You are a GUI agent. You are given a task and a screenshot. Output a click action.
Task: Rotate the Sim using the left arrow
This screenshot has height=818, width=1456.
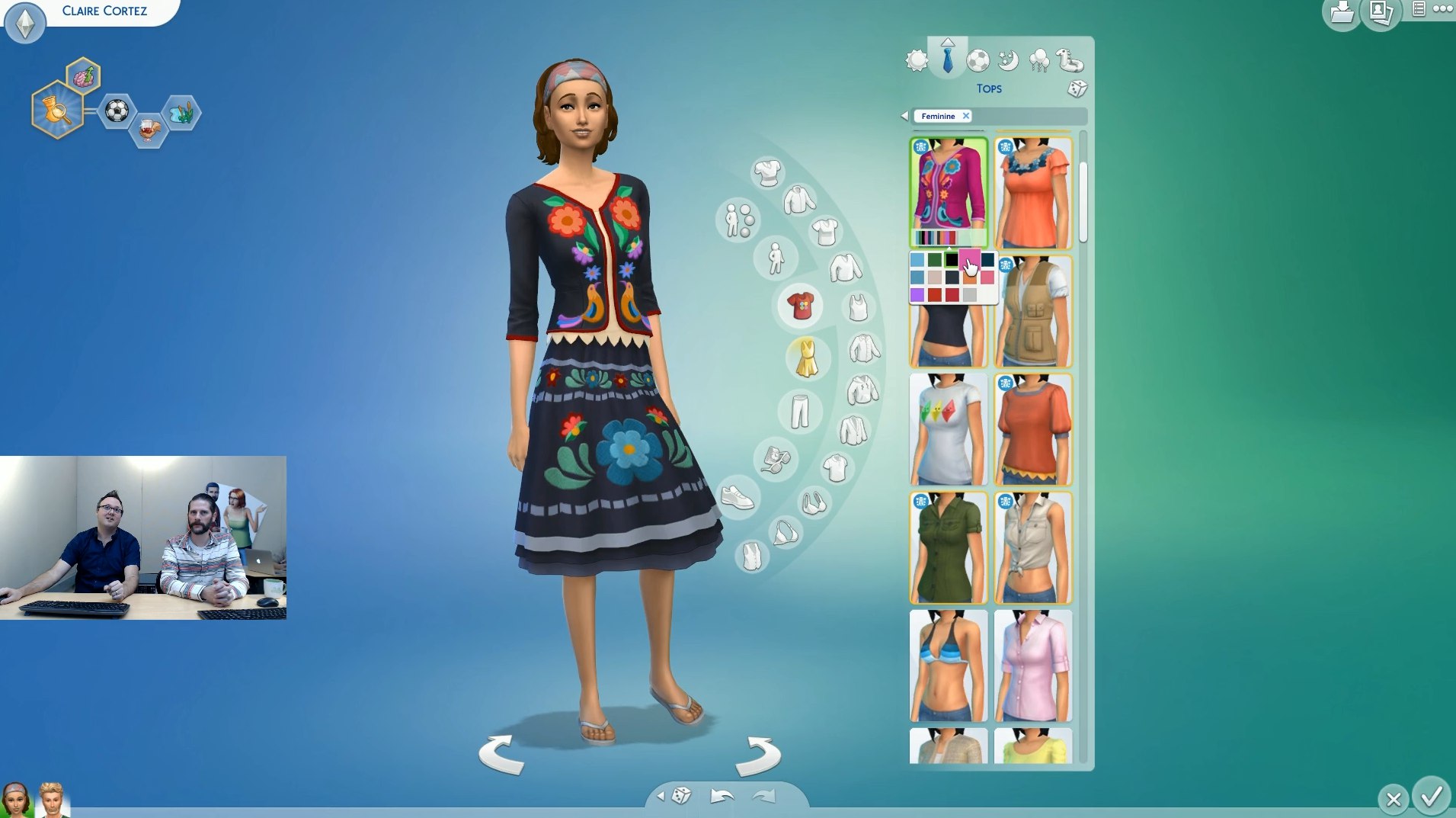point(501,754)
